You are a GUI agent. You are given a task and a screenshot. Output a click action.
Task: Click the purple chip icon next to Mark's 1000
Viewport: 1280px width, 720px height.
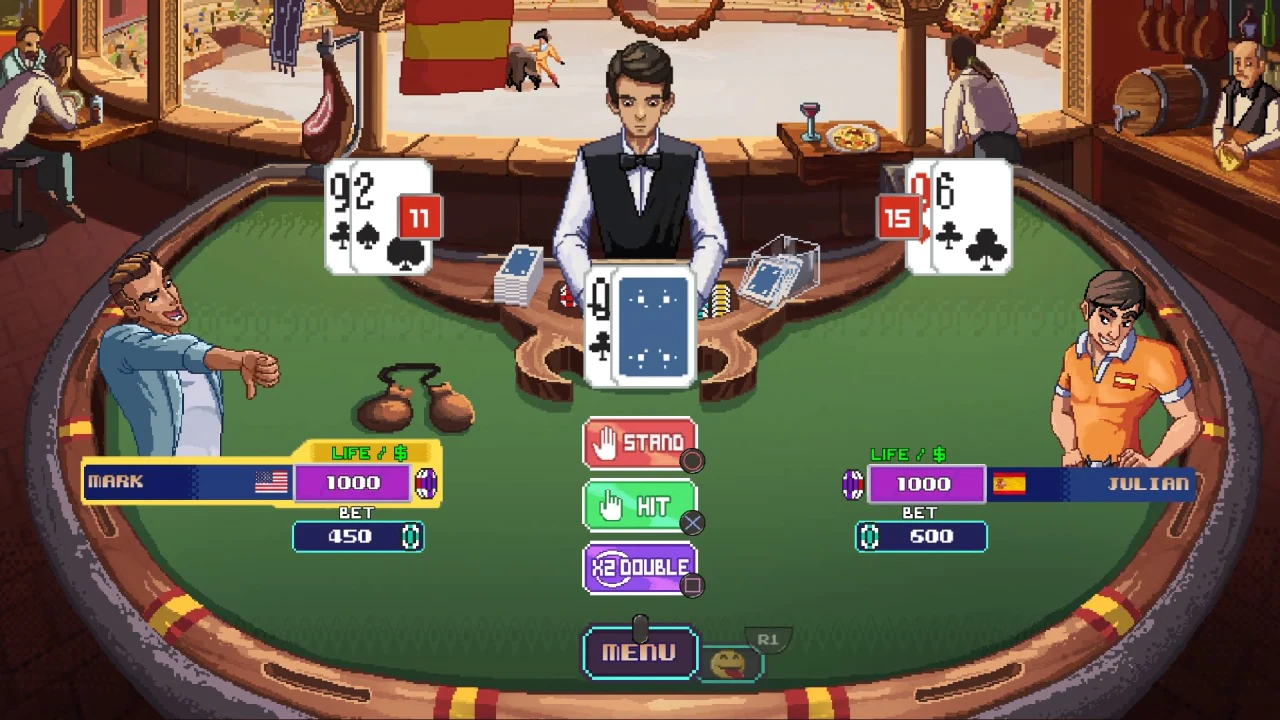tap(426, 483)
